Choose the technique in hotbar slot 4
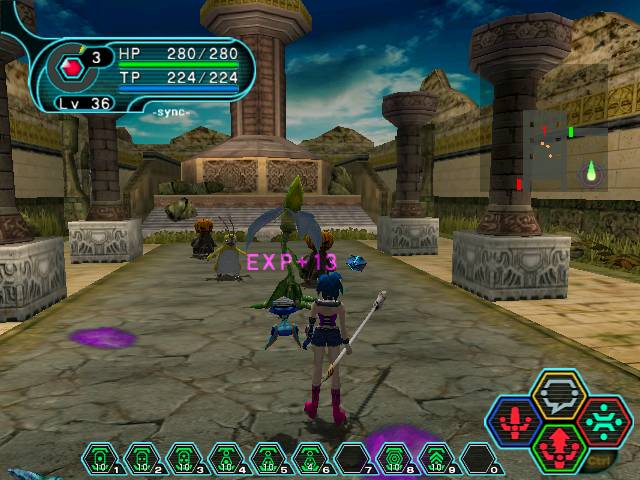The image size is (640, 480). (x=226, y=459)
